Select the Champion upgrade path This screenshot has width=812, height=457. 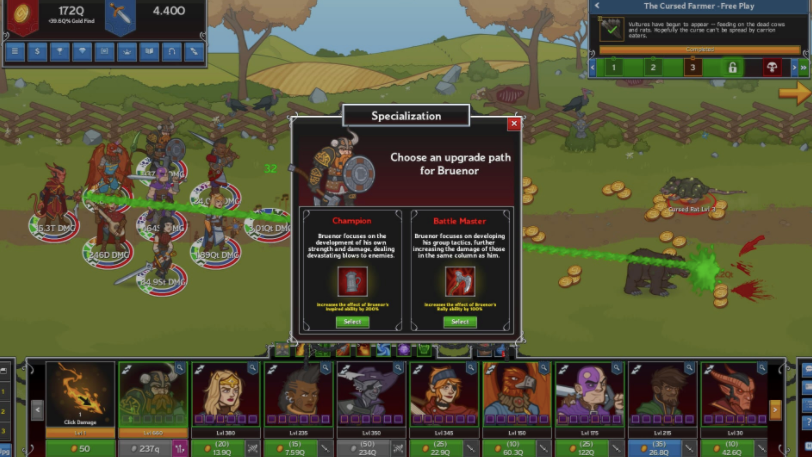pos(351,322)
